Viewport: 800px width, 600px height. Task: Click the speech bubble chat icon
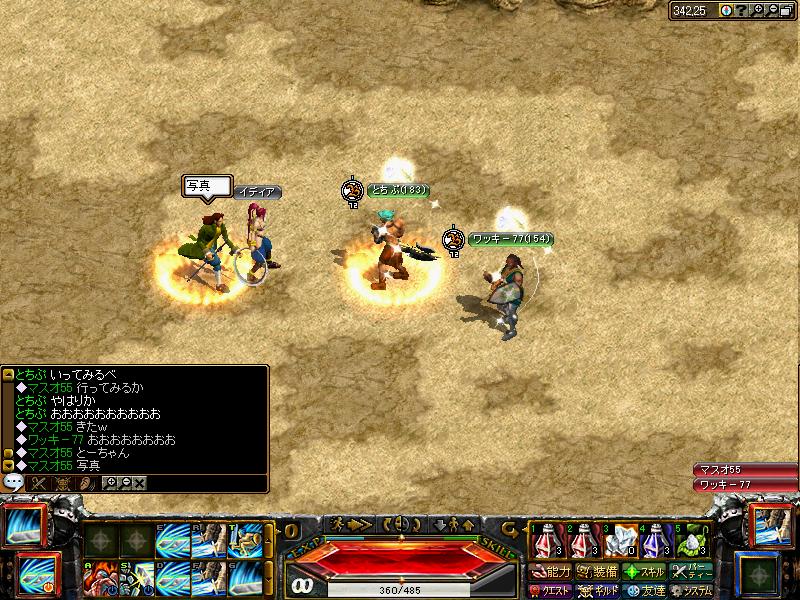point(14,482)
